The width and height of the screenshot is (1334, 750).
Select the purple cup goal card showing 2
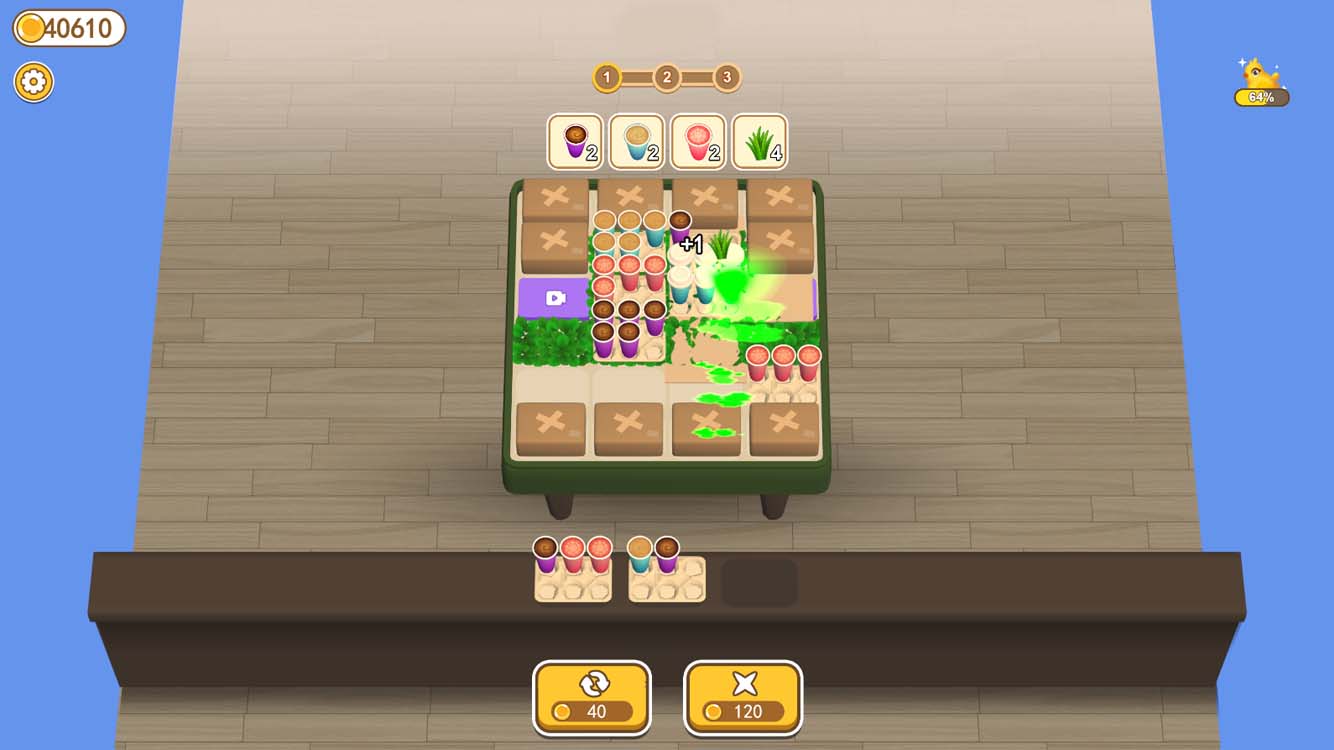point(575,142)
